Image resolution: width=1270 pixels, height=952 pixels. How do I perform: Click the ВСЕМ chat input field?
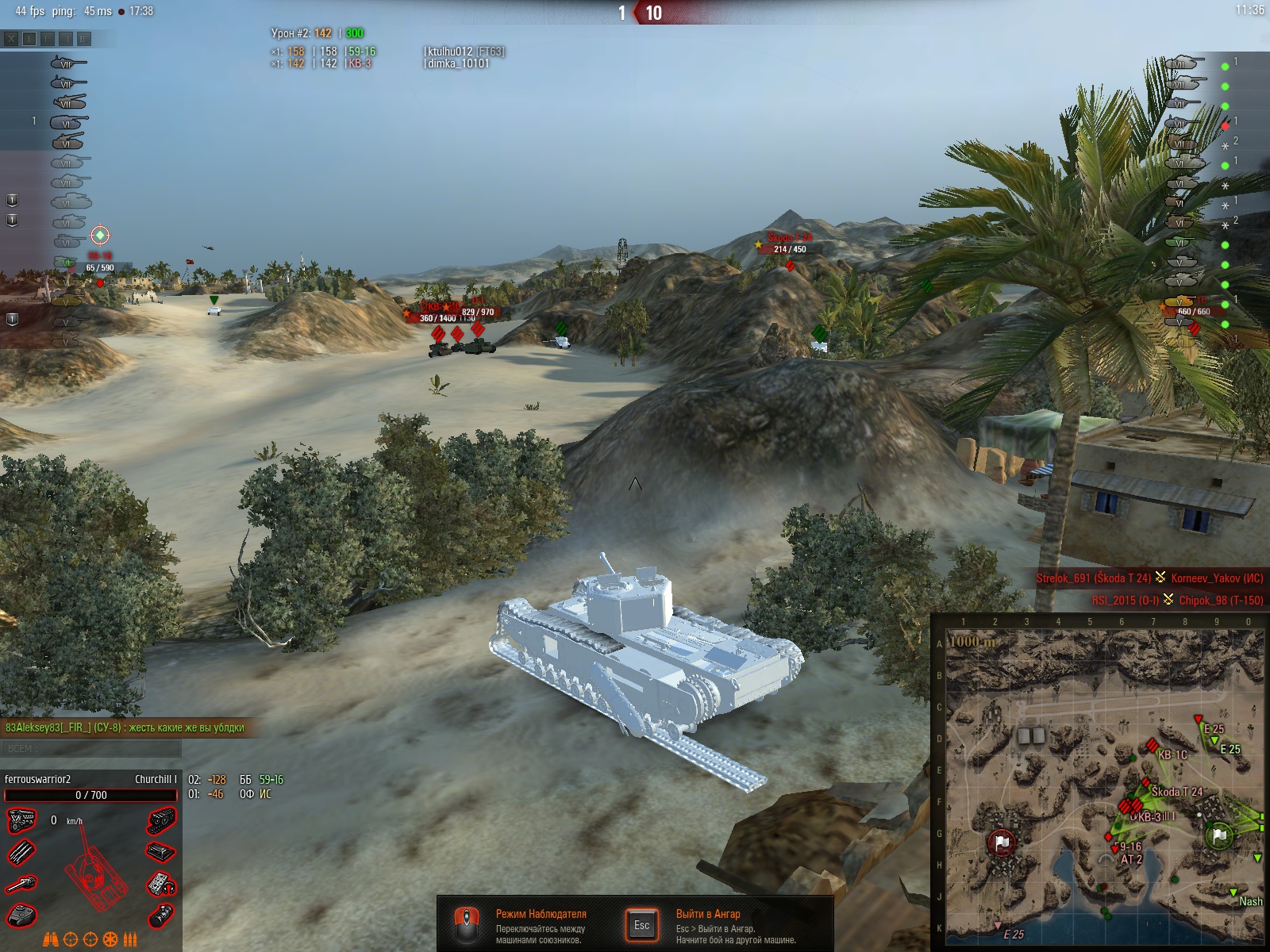coord(91,748)
